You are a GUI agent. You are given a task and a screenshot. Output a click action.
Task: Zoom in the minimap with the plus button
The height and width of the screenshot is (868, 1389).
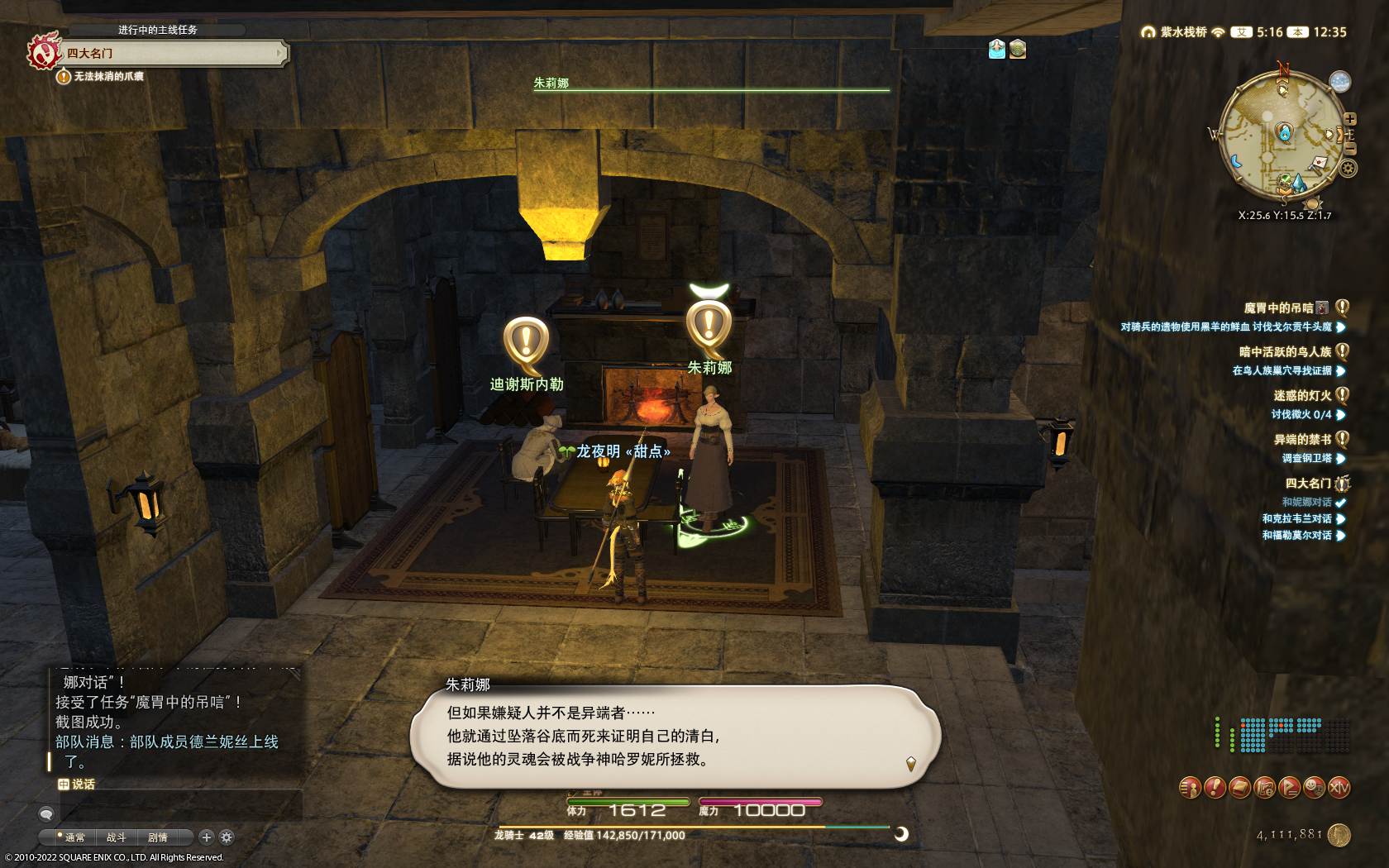pyautogui.click(x=1350, y=119)
